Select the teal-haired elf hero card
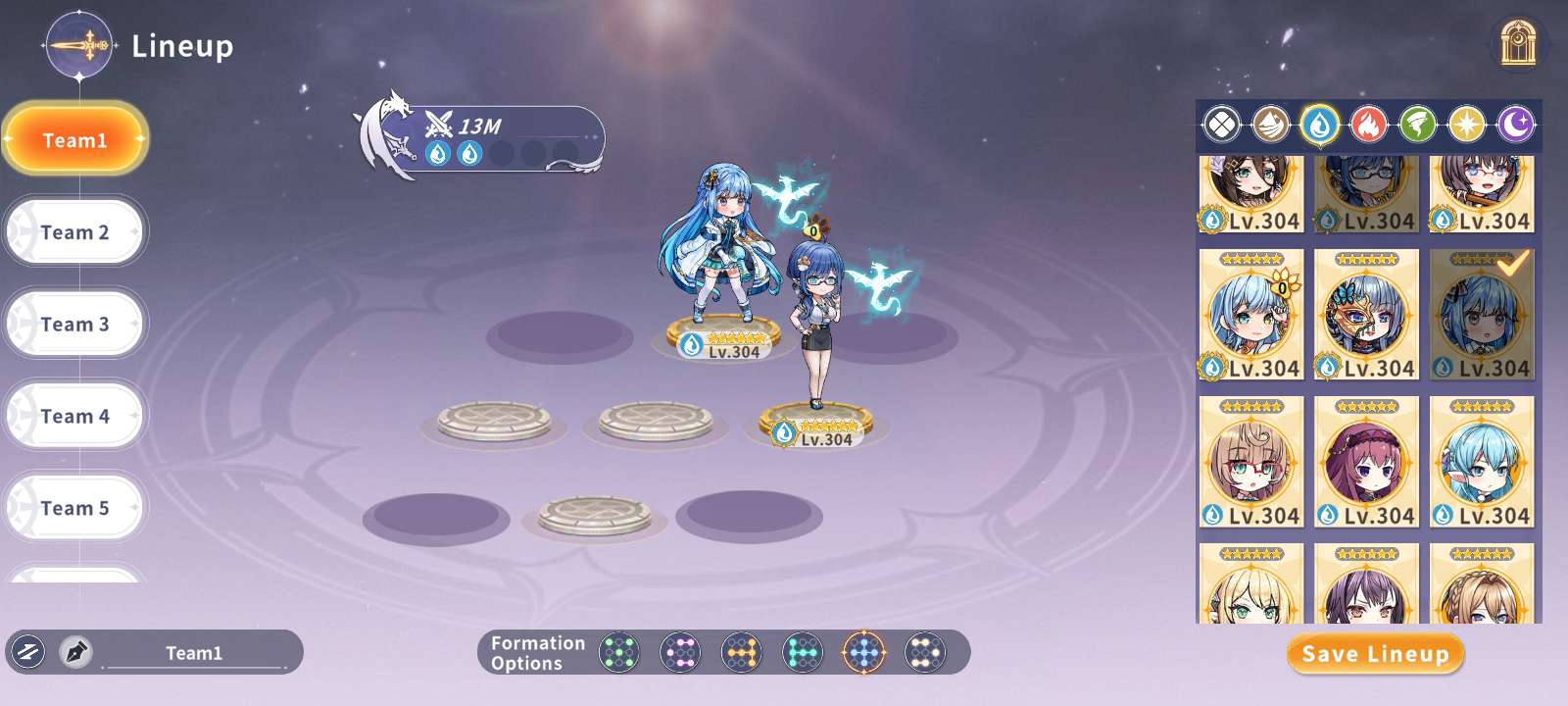Viewport: 1568px width, 706px height. tap(1482, 462)
